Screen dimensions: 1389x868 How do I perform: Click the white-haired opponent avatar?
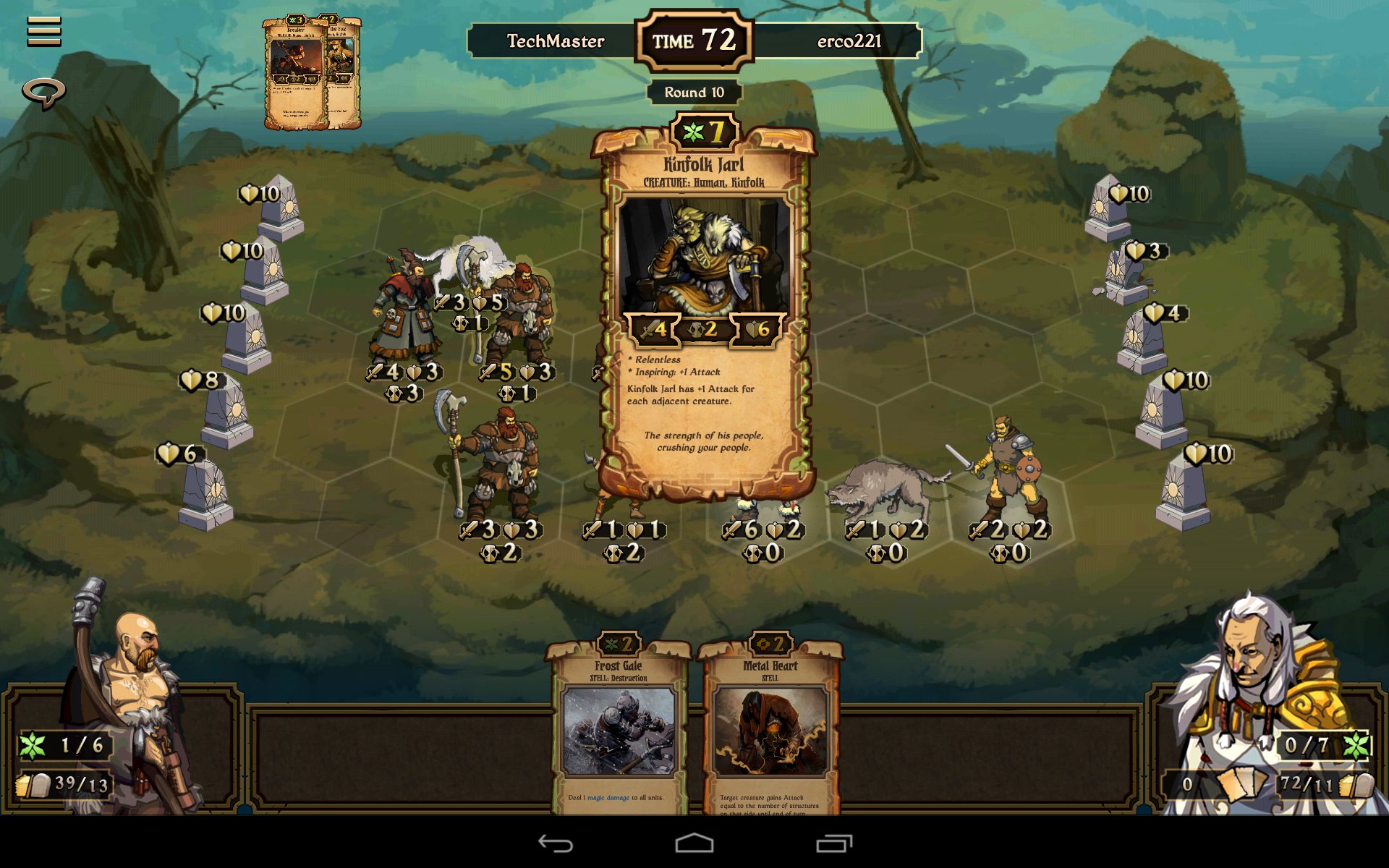click(x=1259, y=687)
